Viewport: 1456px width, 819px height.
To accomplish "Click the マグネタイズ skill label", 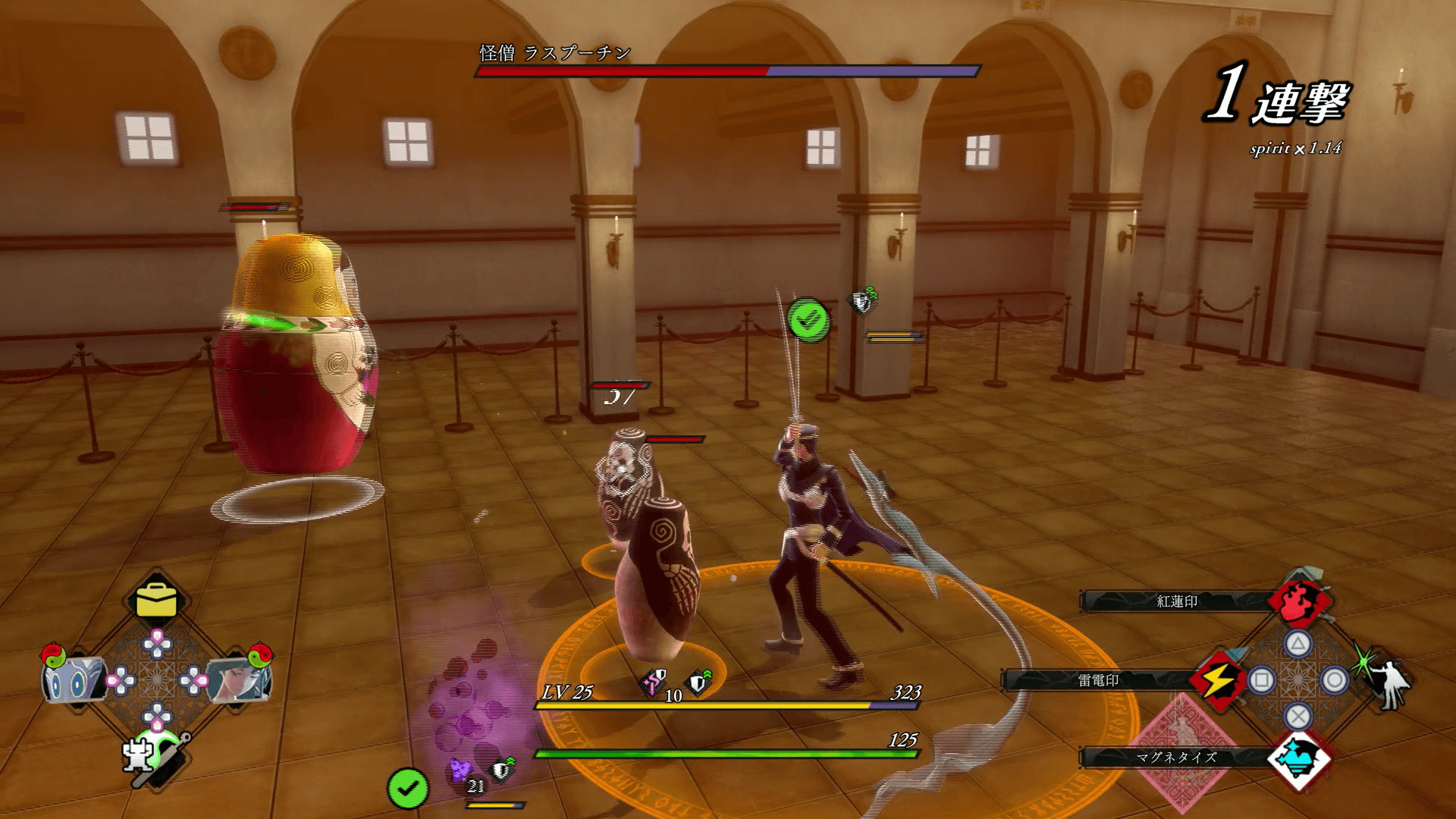I will [1176, 757].
